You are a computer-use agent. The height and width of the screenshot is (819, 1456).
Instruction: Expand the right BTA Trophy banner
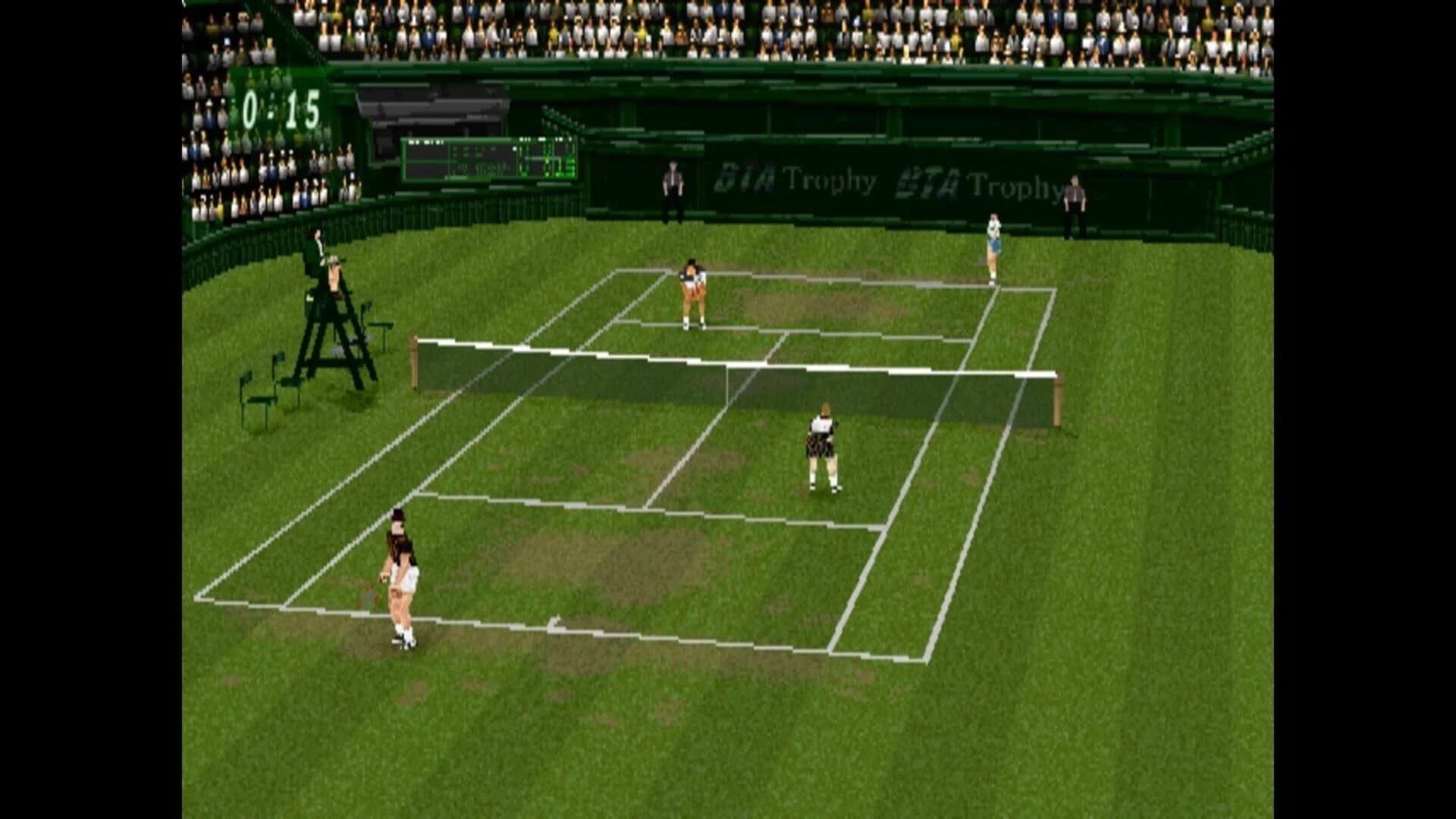978,182
